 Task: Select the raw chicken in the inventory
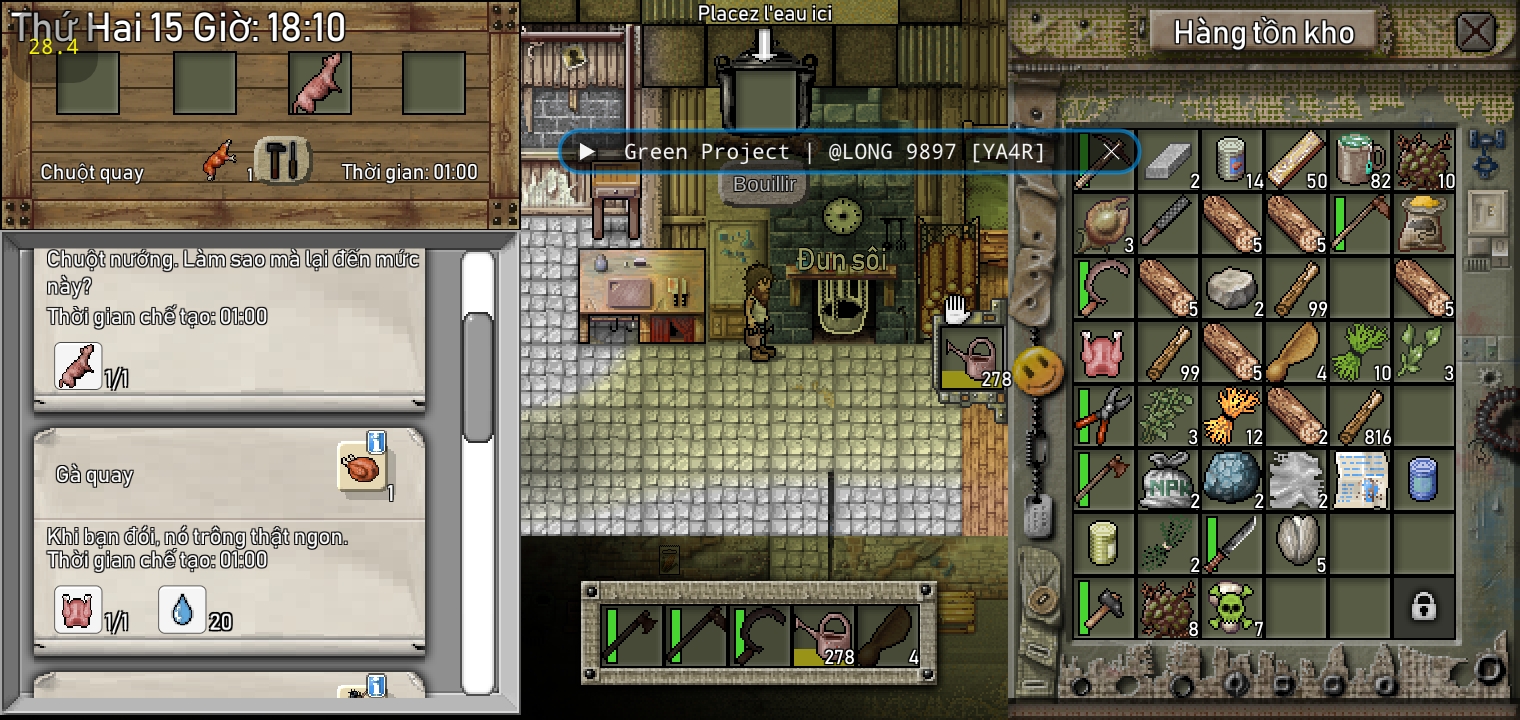click(x=1104, y=352)
